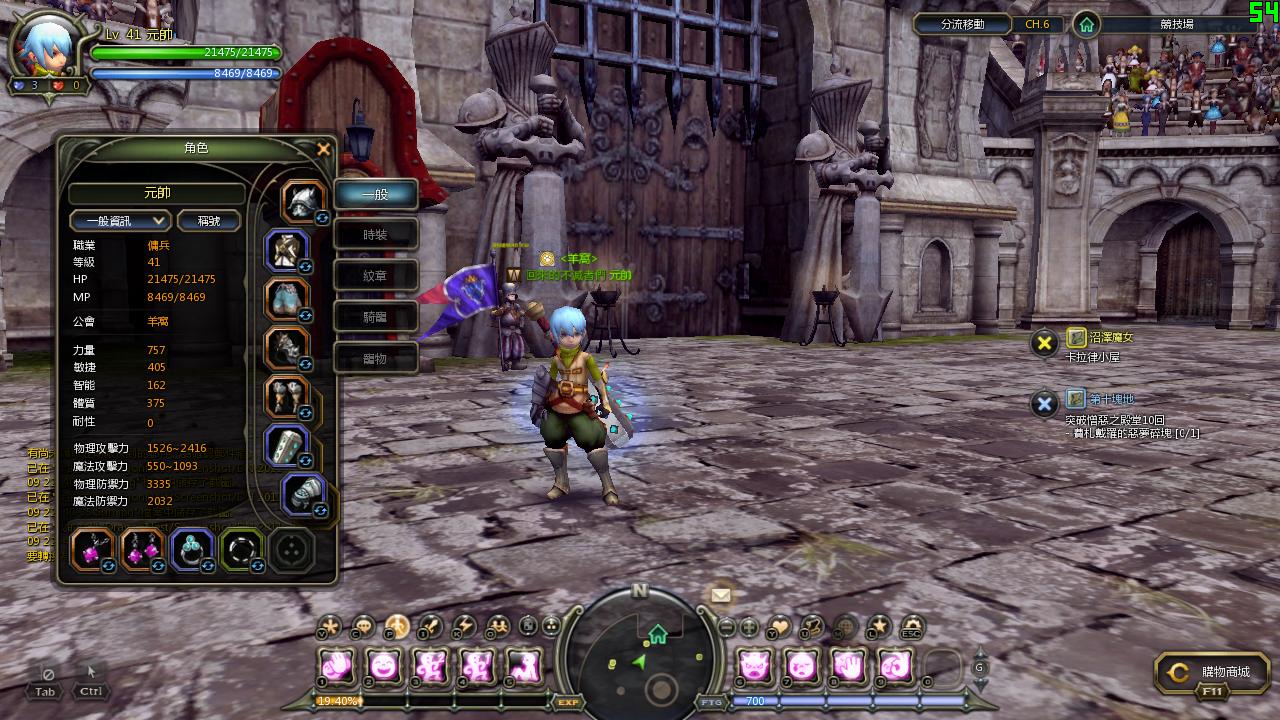Dismiss the 沼澤魔女 quest tracker entry
Viewport: 1280px width, 720px height.
[1044, 344]
